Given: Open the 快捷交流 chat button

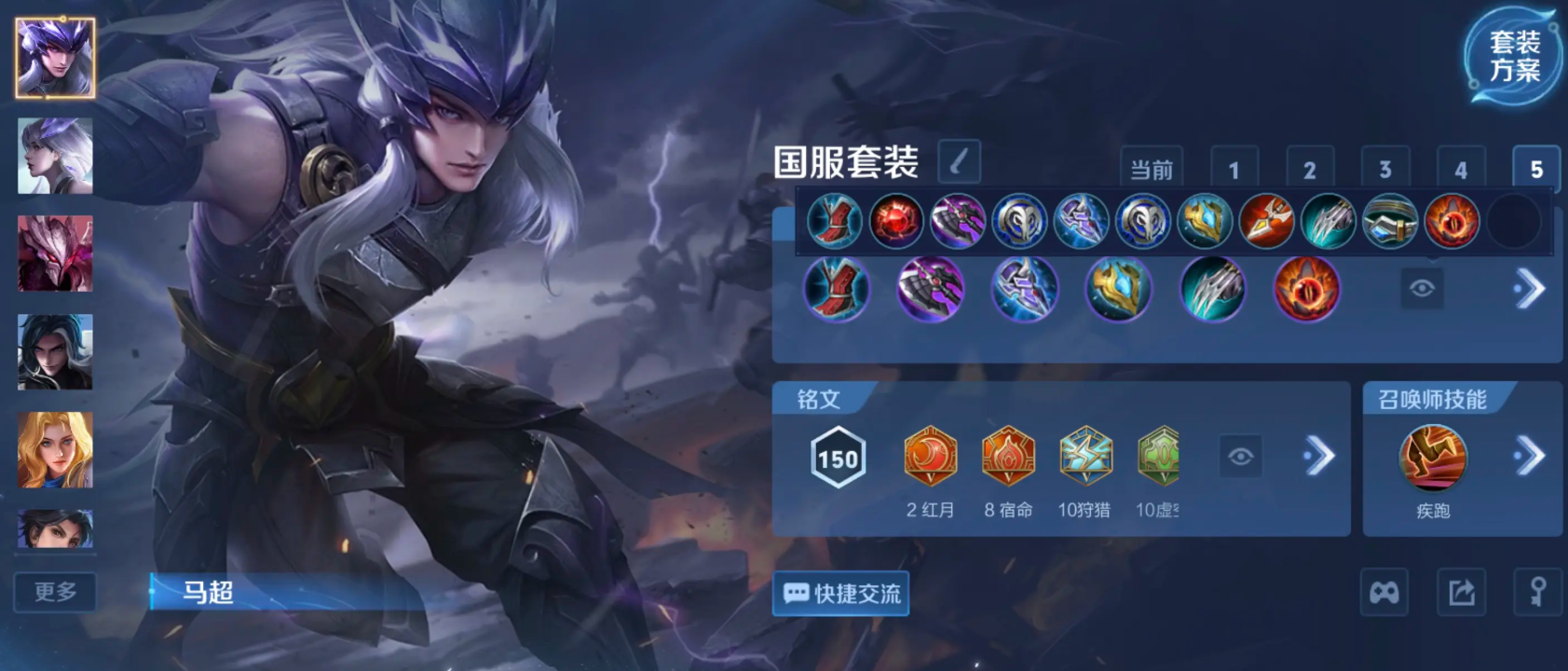Looking at the screenshot, I should coord(839,593).
